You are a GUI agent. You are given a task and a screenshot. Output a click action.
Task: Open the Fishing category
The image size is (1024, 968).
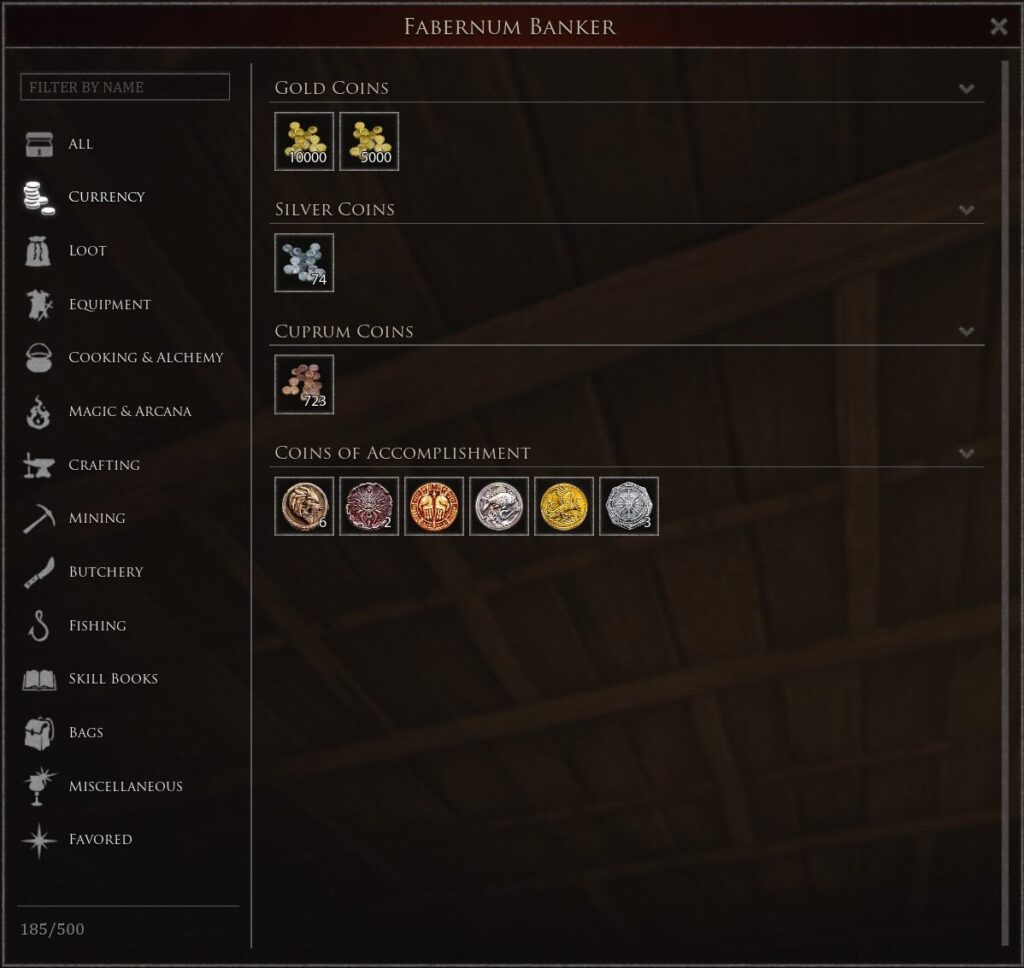click(x=97, y=626)
